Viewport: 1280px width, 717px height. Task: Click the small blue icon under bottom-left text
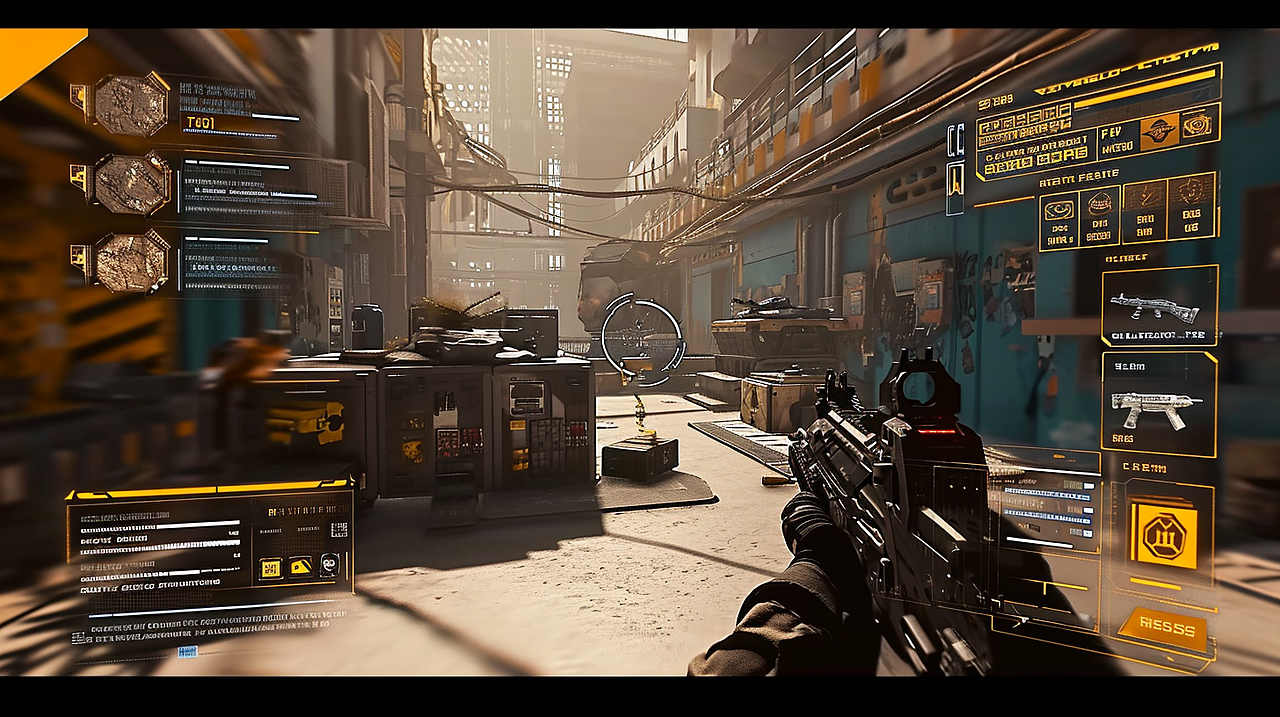coord(187,651)
